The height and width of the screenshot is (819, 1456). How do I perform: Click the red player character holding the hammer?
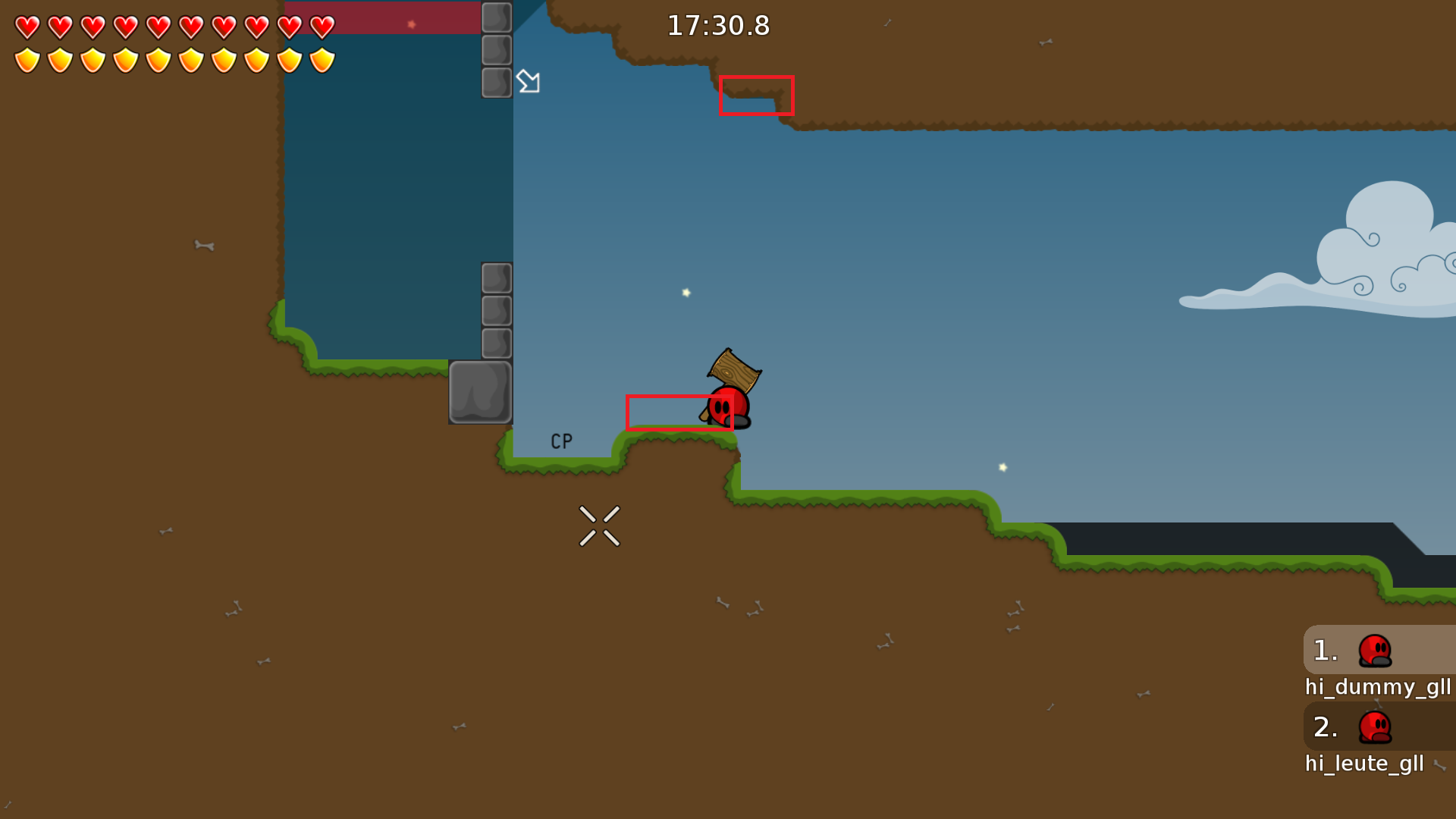click(x=728, y=406)
